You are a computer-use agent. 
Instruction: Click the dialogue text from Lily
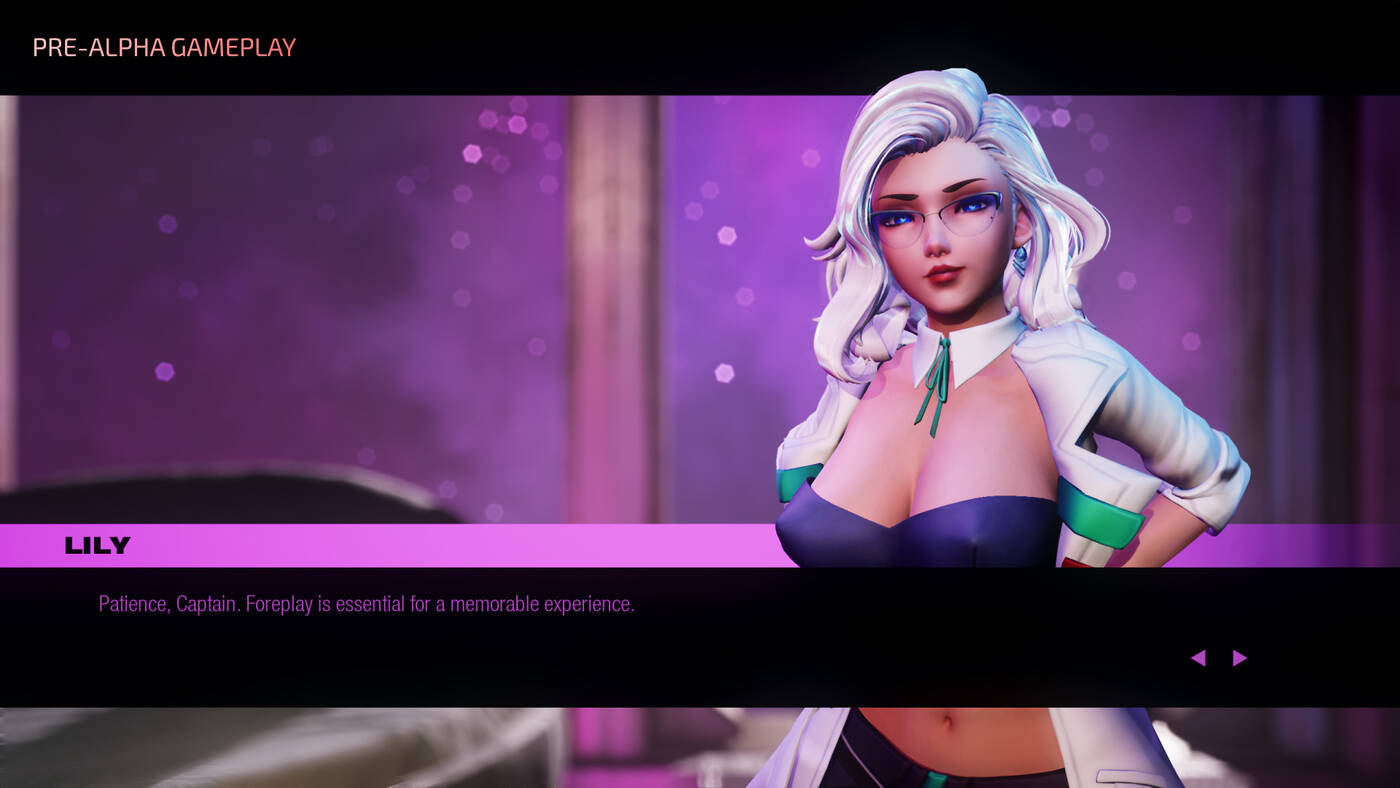367,603
